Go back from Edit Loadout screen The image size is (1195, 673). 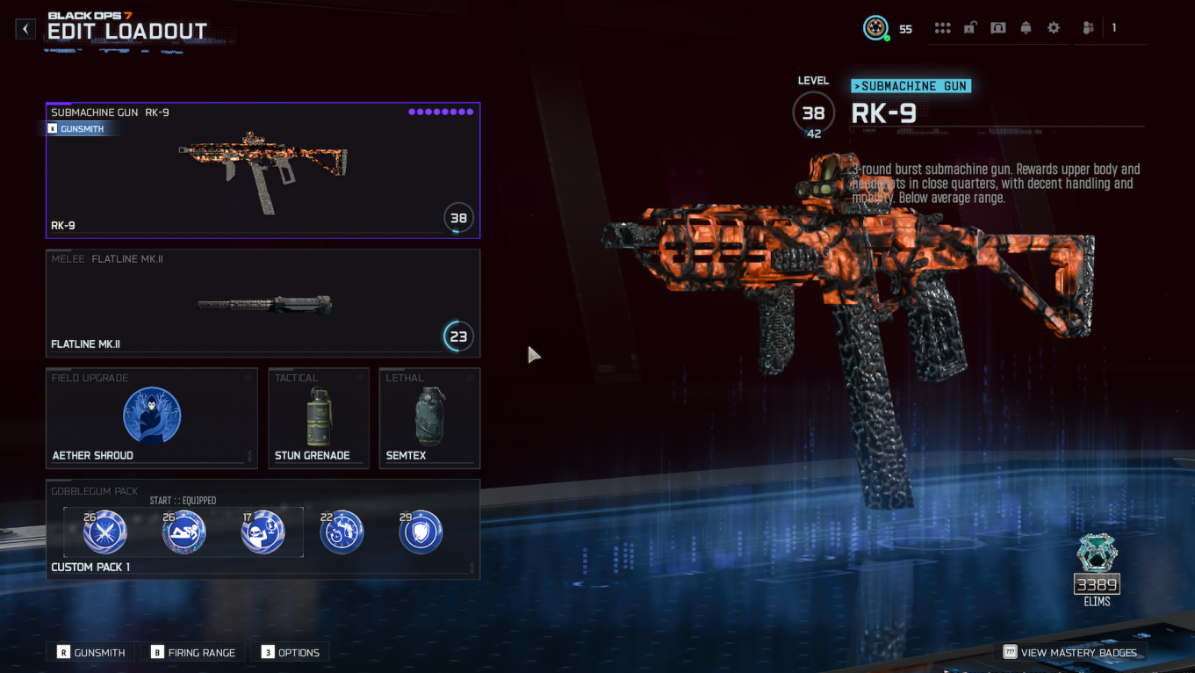click(x=26, y=29)
